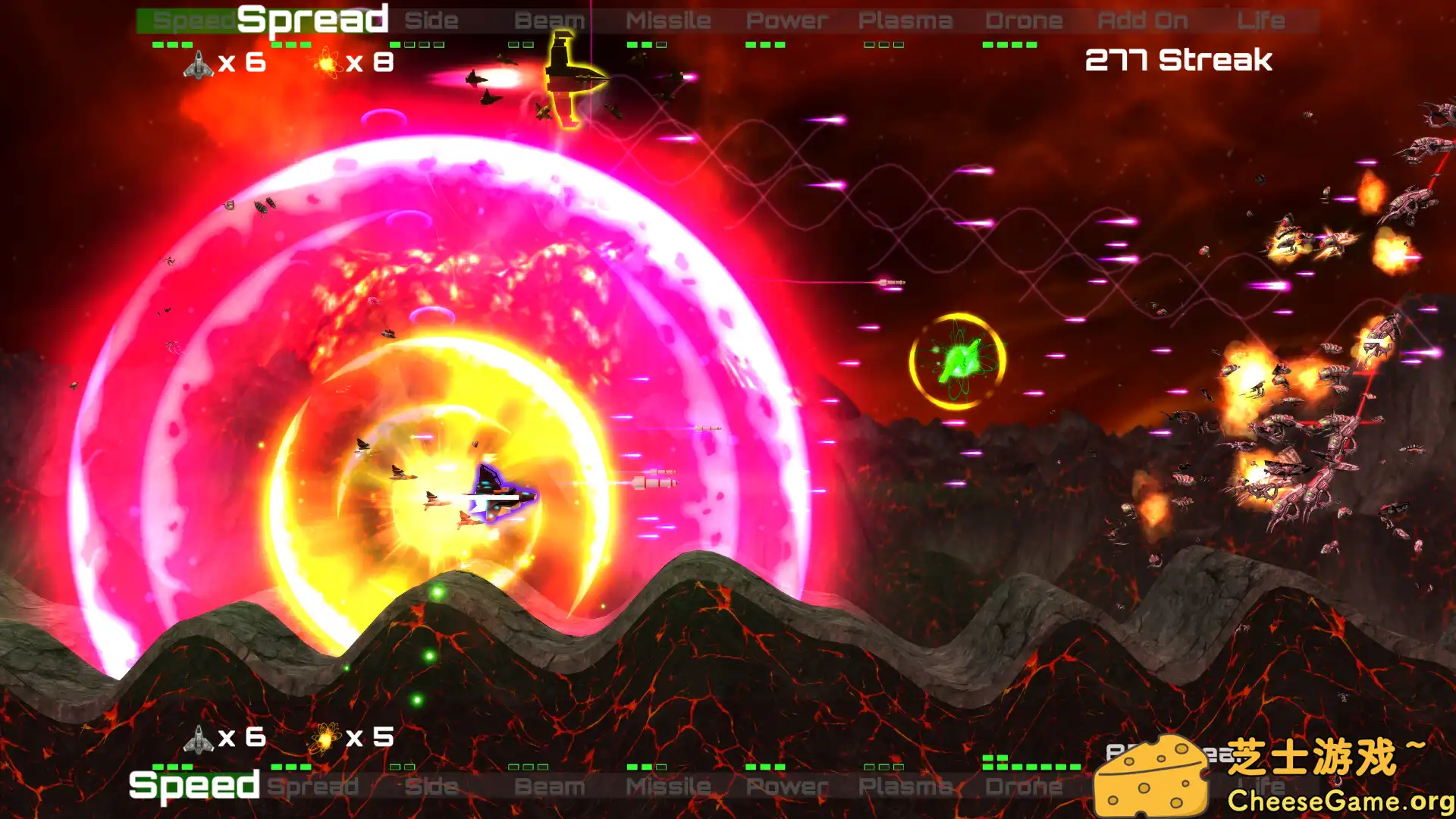Image resolution: width=1456 pixels, height=819 pixels.
Task: Select the bottom ship icon beside x 6
Action: 199,737
